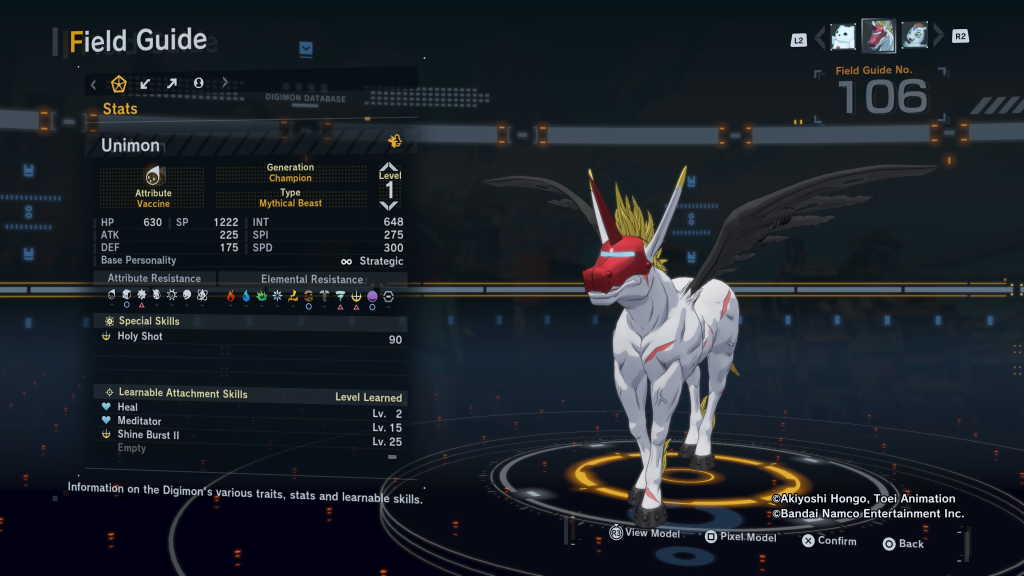Select the white Digimon thumbnail
Image resolution: width=1024 pixels, height=576 pixels.
click(844, 36)
